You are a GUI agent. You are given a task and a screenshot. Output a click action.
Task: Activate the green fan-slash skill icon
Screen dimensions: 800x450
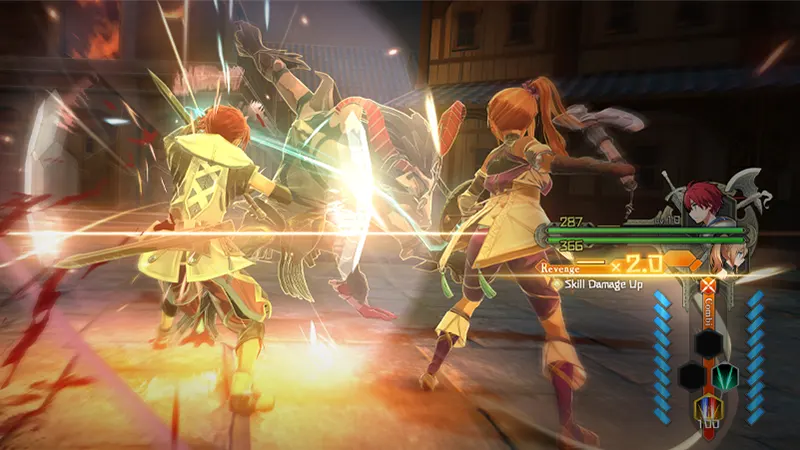[x=726, y=376]
